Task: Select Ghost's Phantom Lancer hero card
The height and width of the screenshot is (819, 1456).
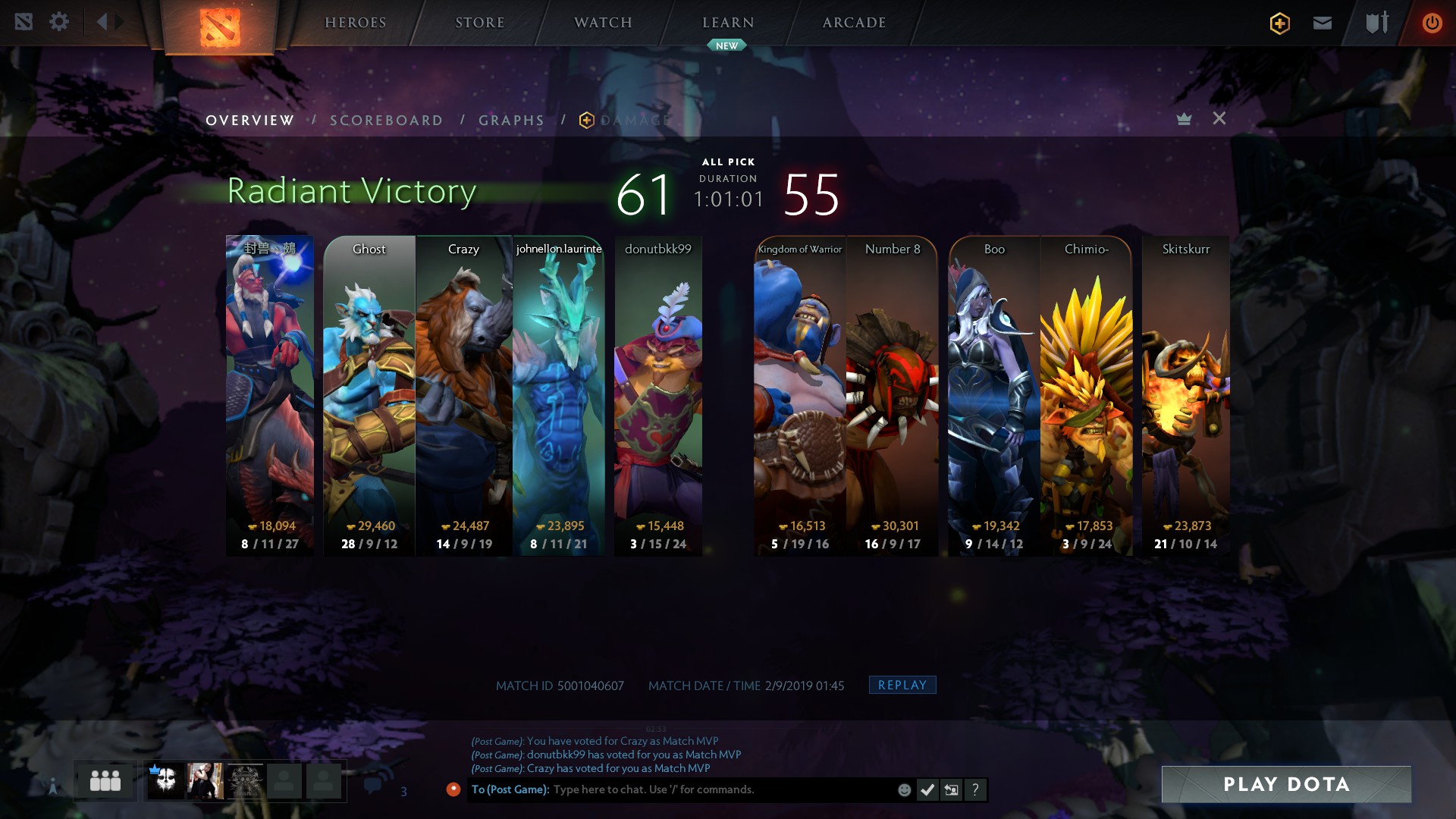Action: [369, 394]
